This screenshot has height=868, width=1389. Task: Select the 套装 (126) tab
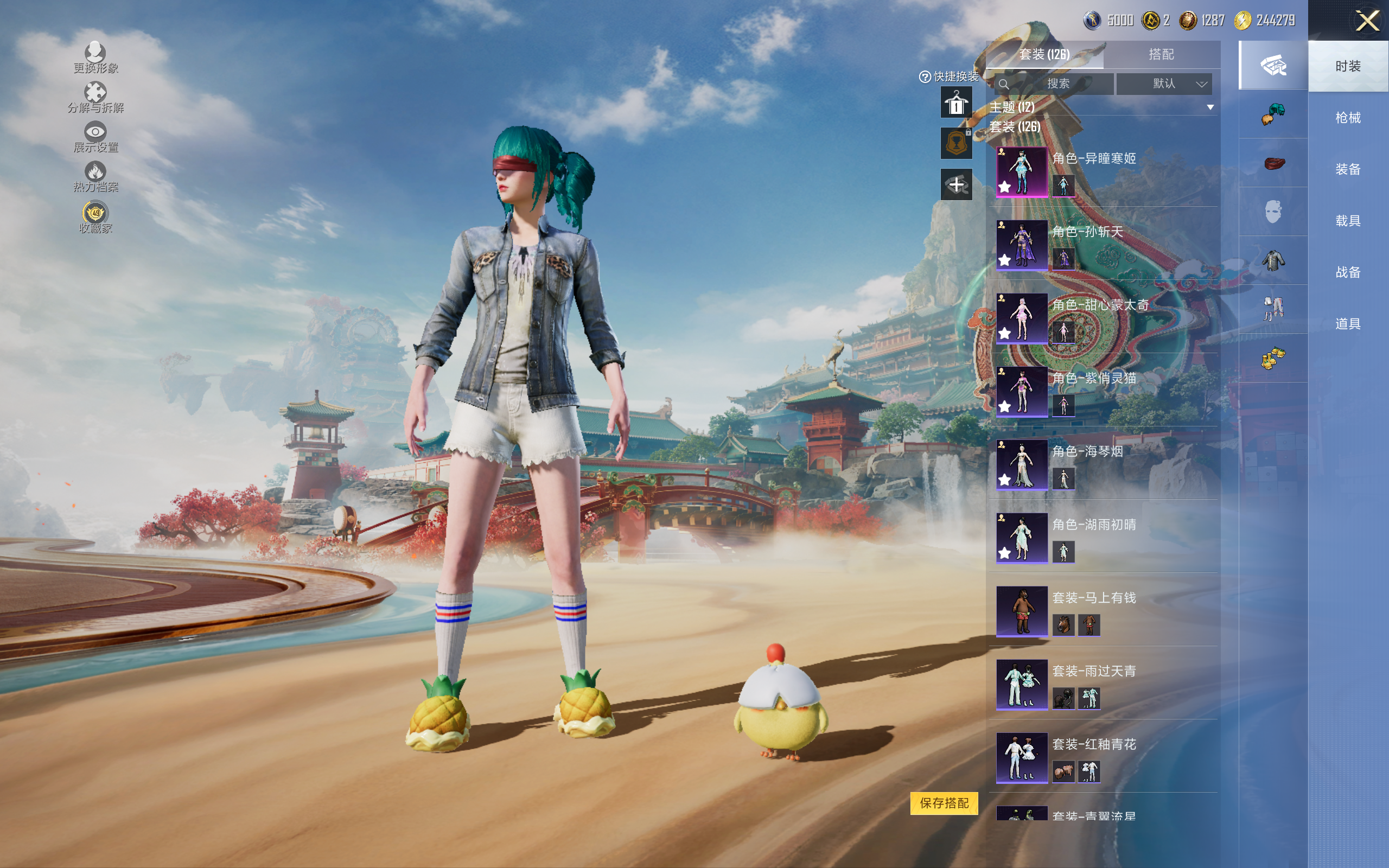1044,55
